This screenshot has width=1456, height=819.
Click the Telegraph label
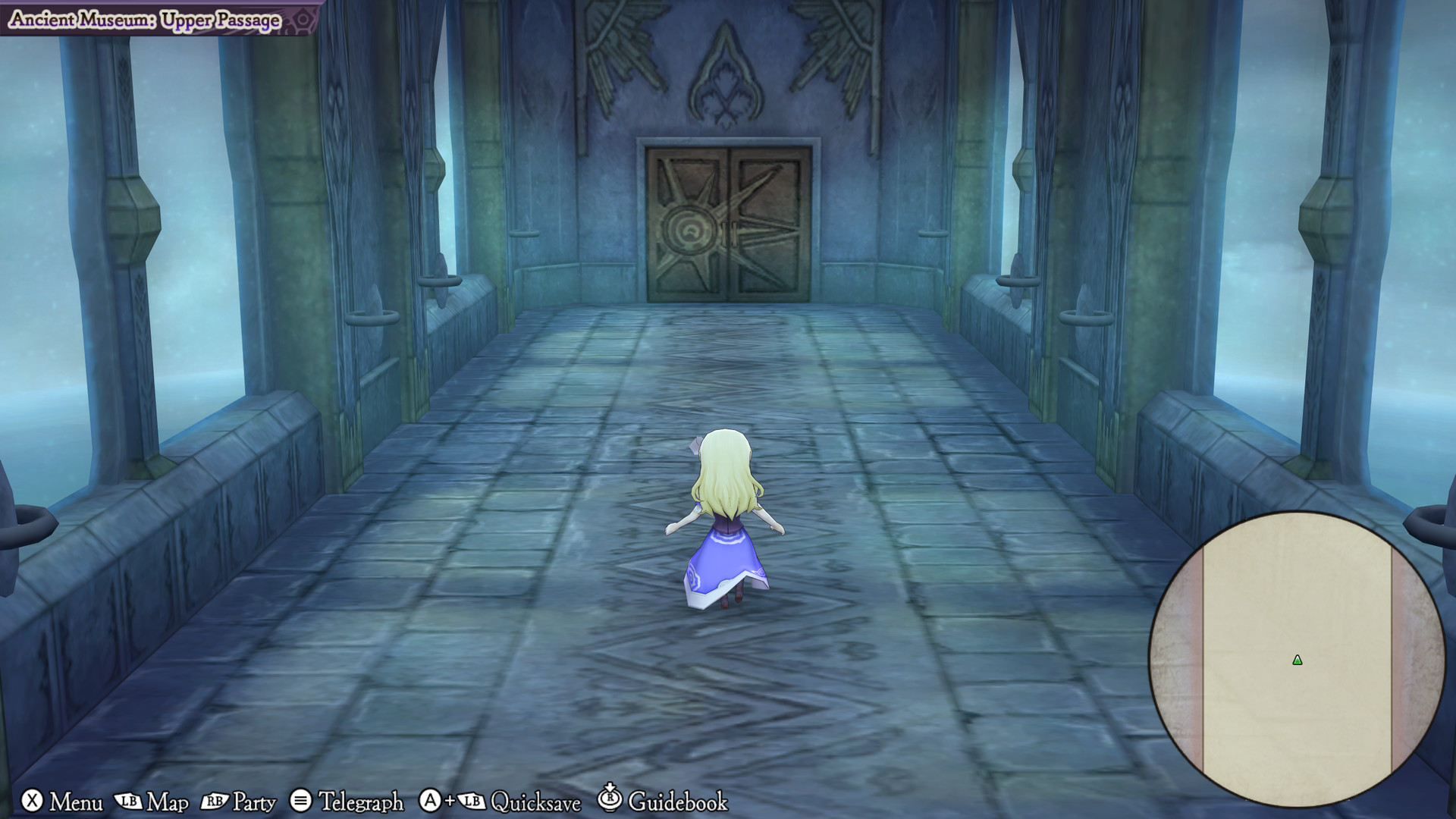362,801
